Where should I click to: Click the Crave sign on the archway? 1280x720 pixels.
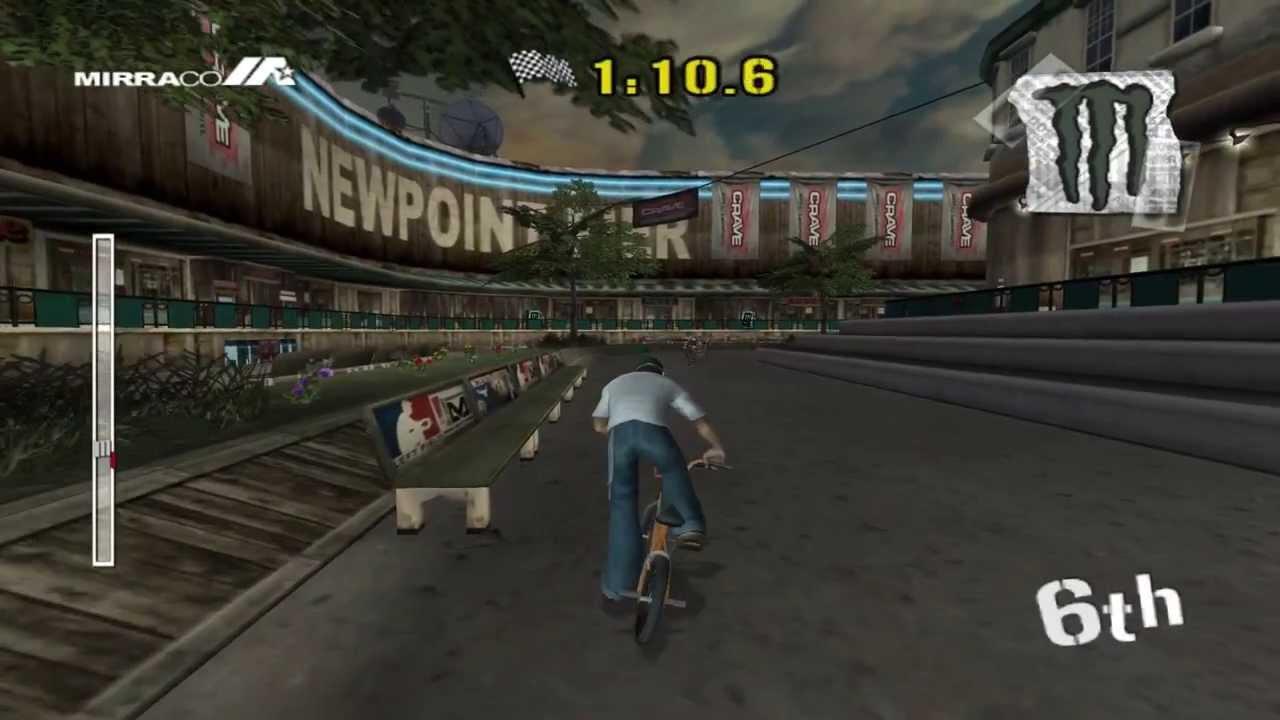667,207
